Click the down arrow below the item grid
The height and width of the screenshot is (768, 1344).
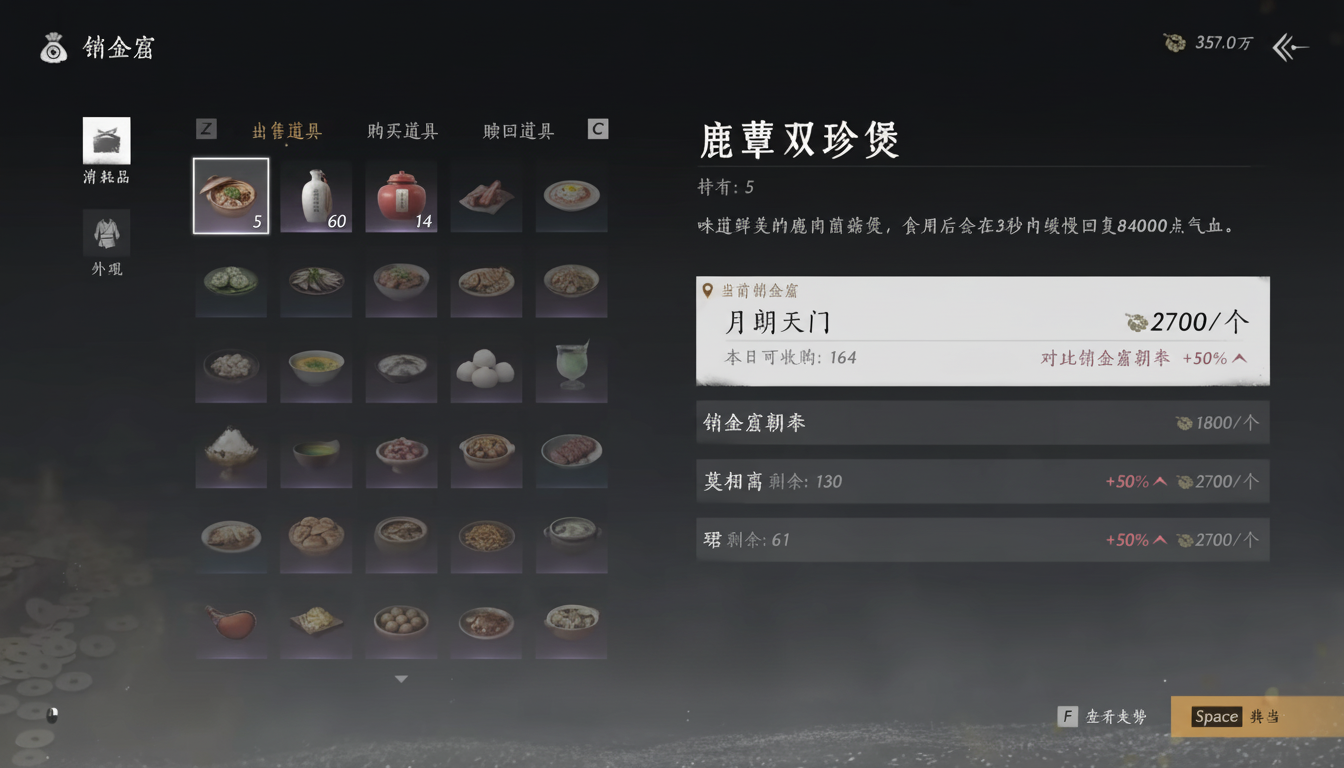pyautogui.click(x=401, y=678)
